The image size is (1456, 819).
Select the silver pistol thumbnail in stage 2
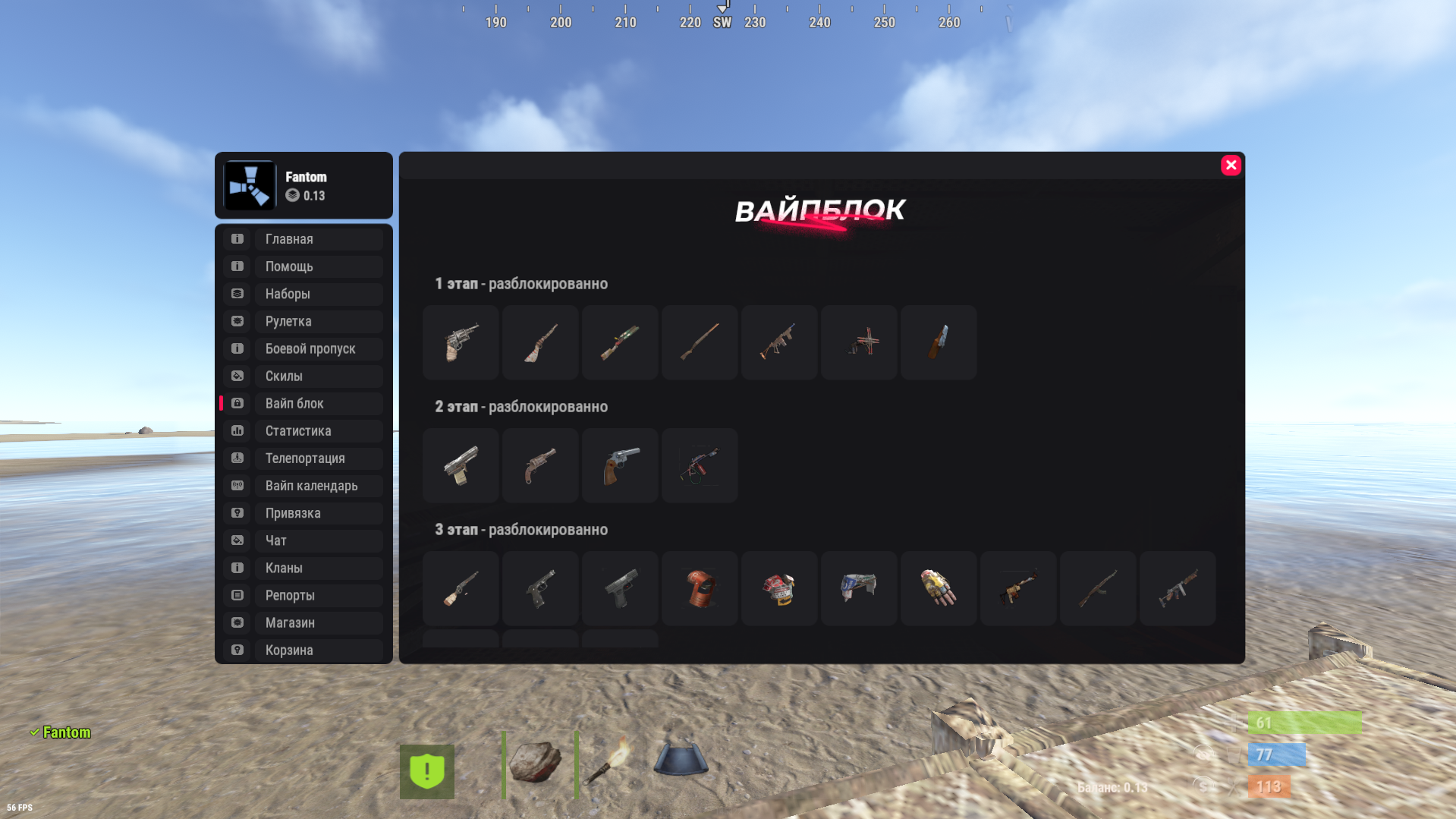point(461,465)
